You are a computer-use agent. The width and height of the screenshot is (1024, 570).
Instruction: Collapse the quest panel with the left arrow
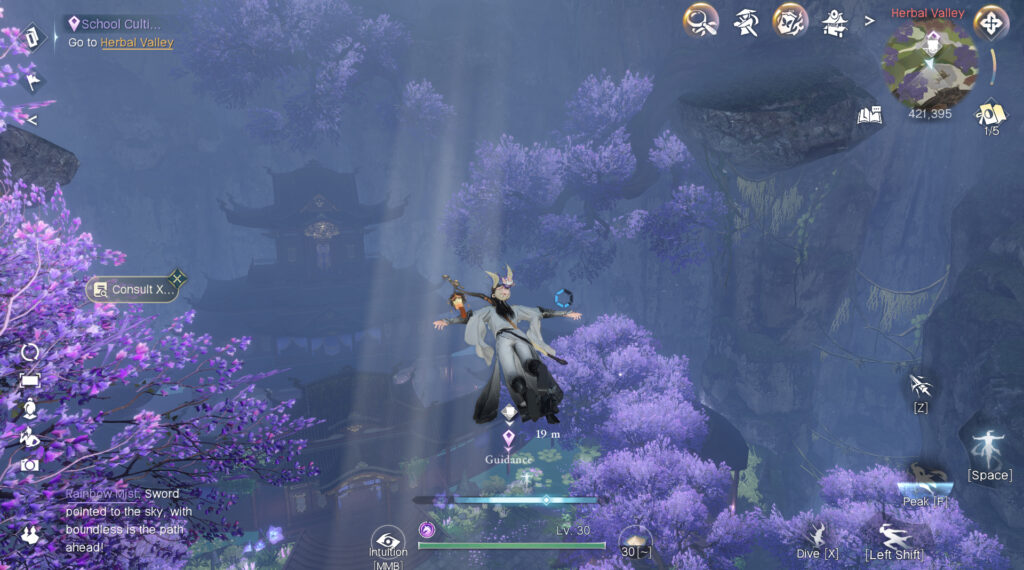coord(32,120)
